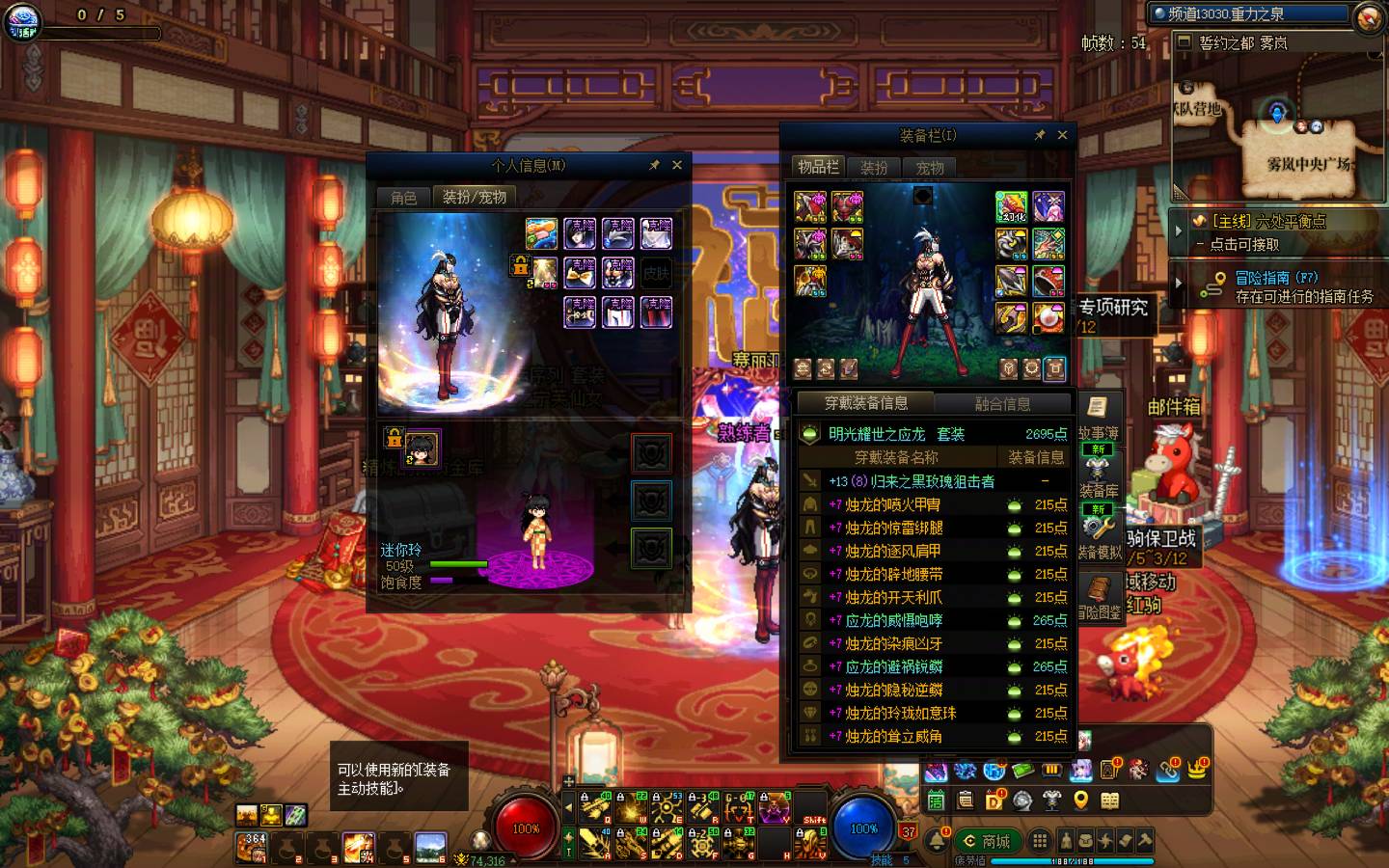Screen dimensions: 1389x868
Task: Close the 装备栏 equipment window
Action: coord(1062,135)
